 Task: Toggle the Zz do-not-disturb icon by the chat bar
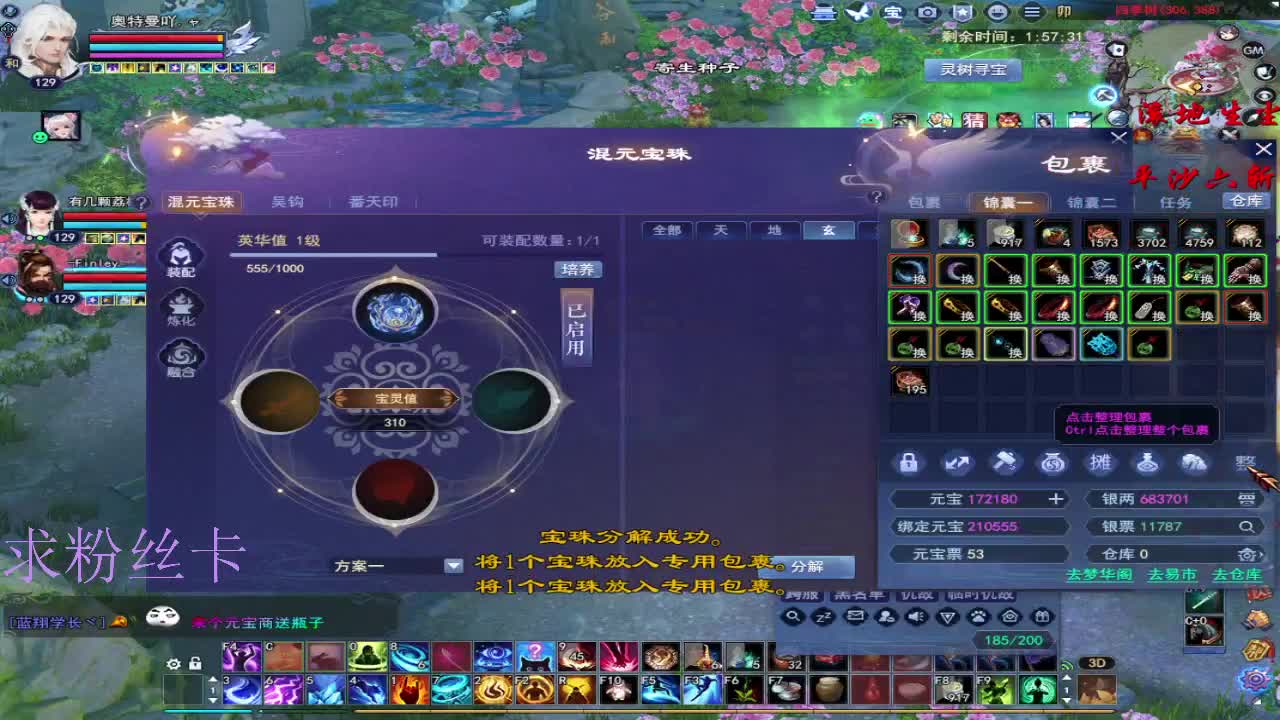point(823,617)
